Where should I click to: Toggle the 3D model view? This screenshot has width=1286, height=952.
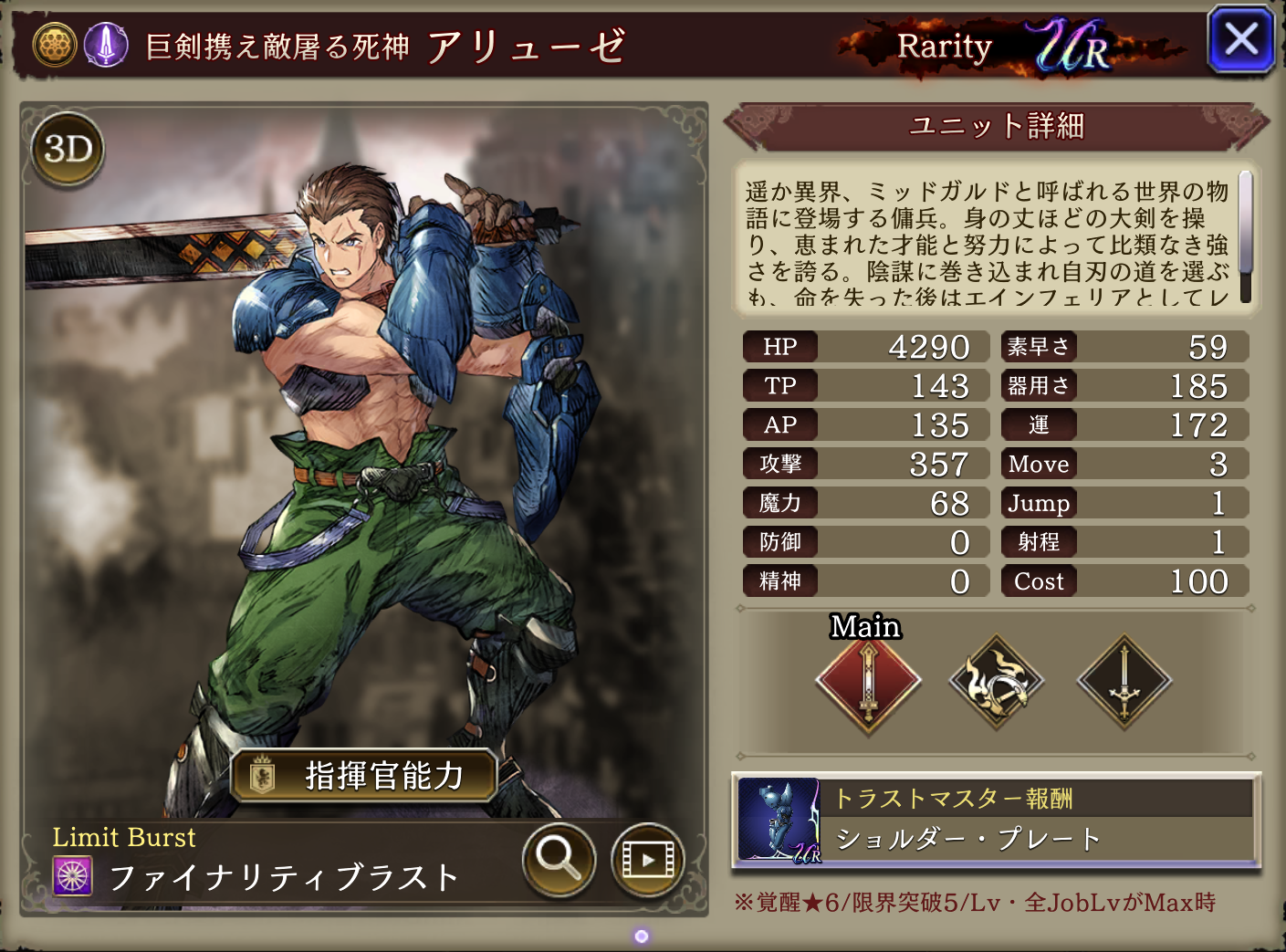point(68,149)
